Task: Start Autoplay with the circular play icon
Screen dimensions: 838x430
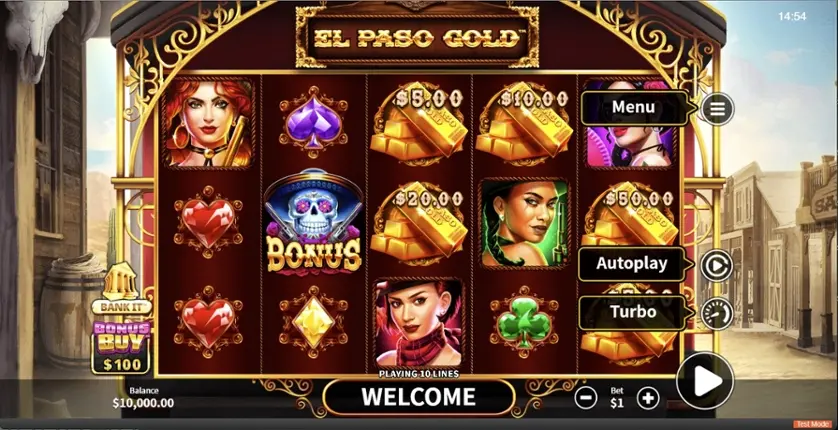Action: click(x=716, y=265)
